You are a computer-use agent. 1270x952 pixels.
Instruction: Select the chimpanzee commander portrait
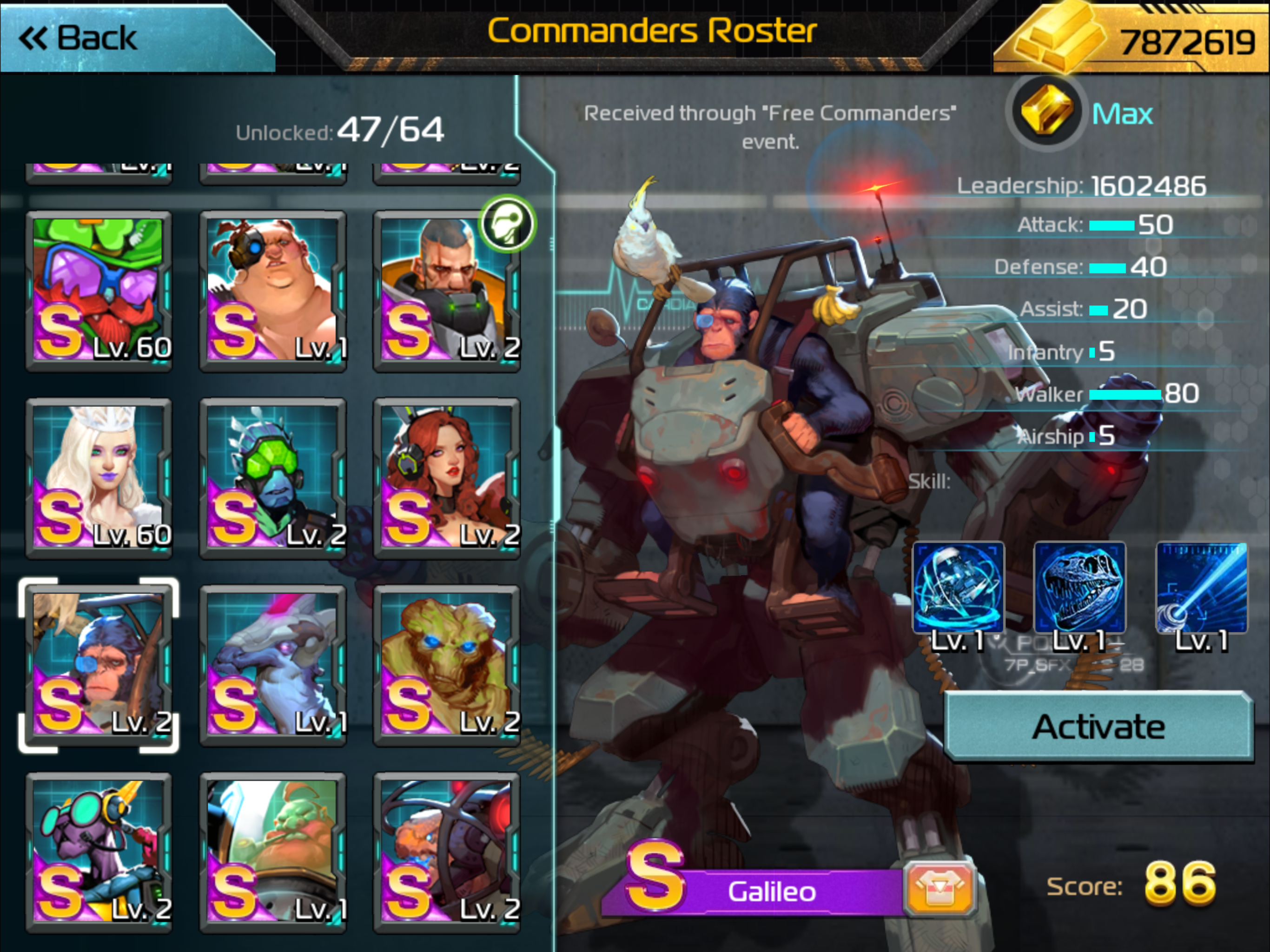point(99,665)
